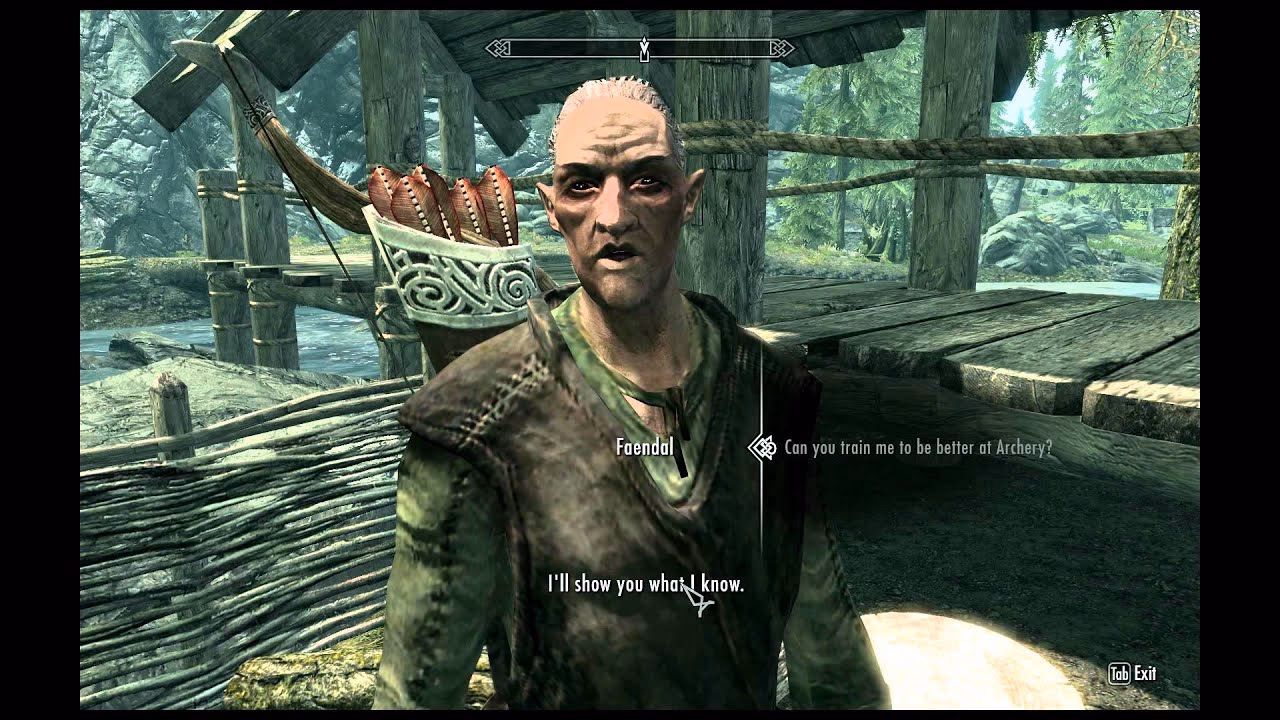The height and width of the screenshot is (720, 1280).
Task: Choose the reply 'Can you train me to be better at Archery?'
Action: [x=920, y=450]
